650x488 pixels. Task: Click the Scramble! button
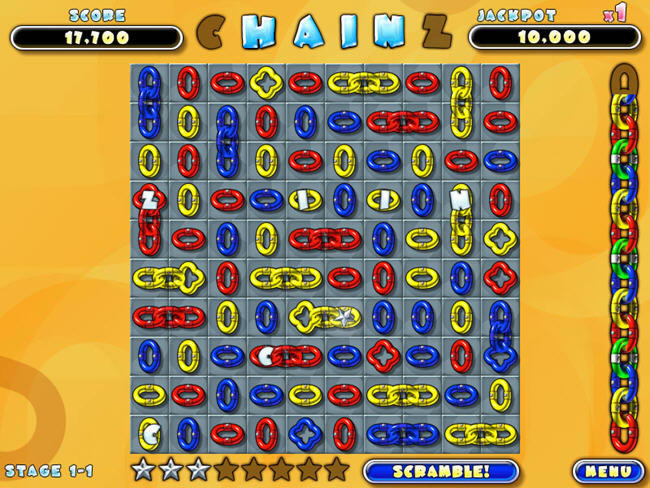pyautogui.click(x=441, y=470)
